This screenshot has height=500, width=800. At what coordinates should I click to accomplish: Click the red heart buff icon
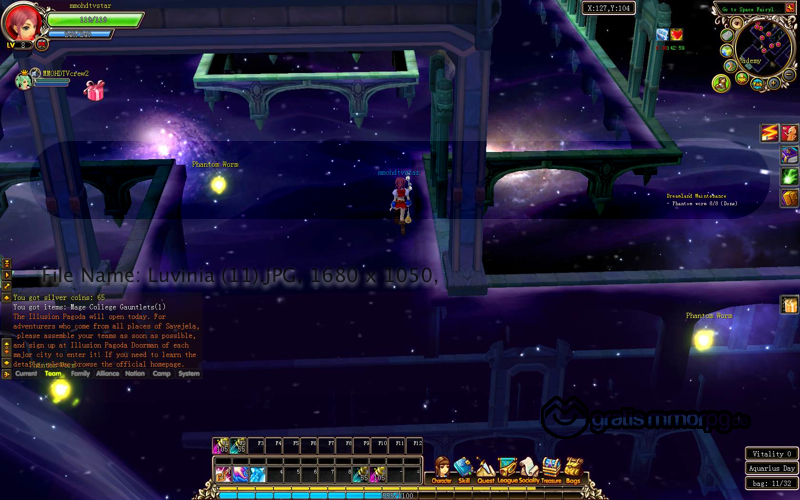click(x=677, y=35)
